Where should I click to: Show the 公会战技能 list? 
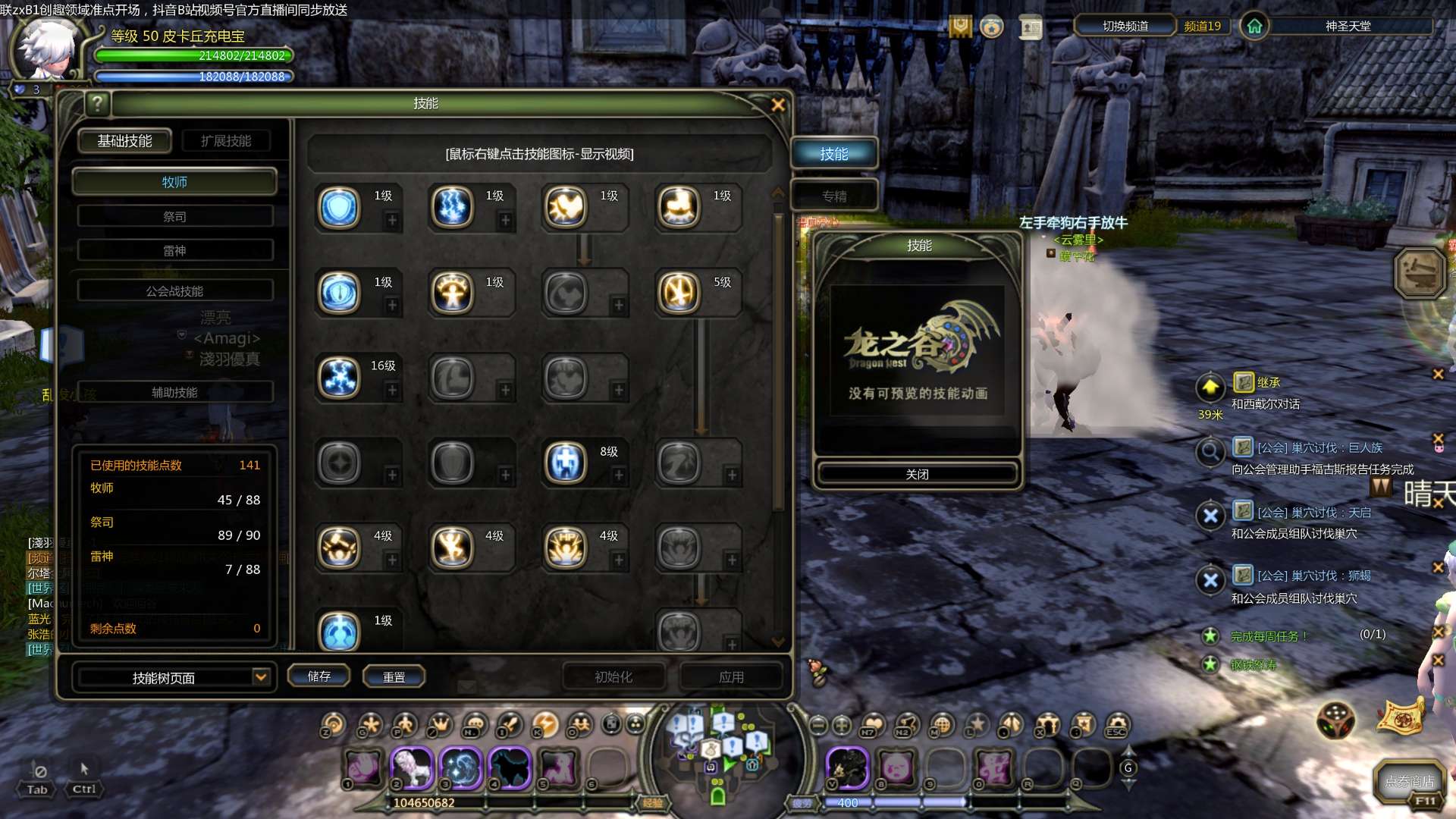[174, 291]
